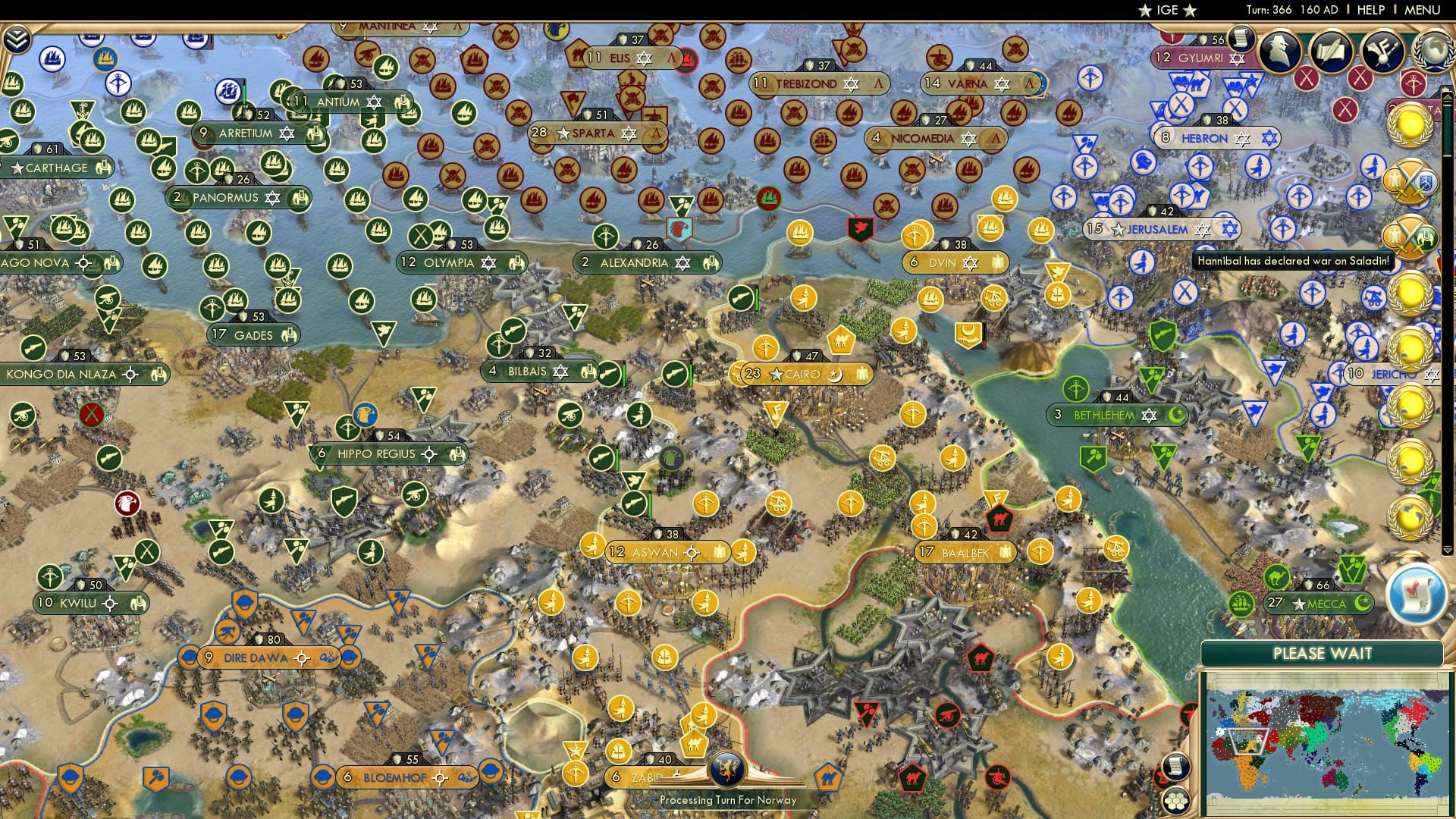
Task: Click the IGE editor button in top bar
Action: 1166,10
